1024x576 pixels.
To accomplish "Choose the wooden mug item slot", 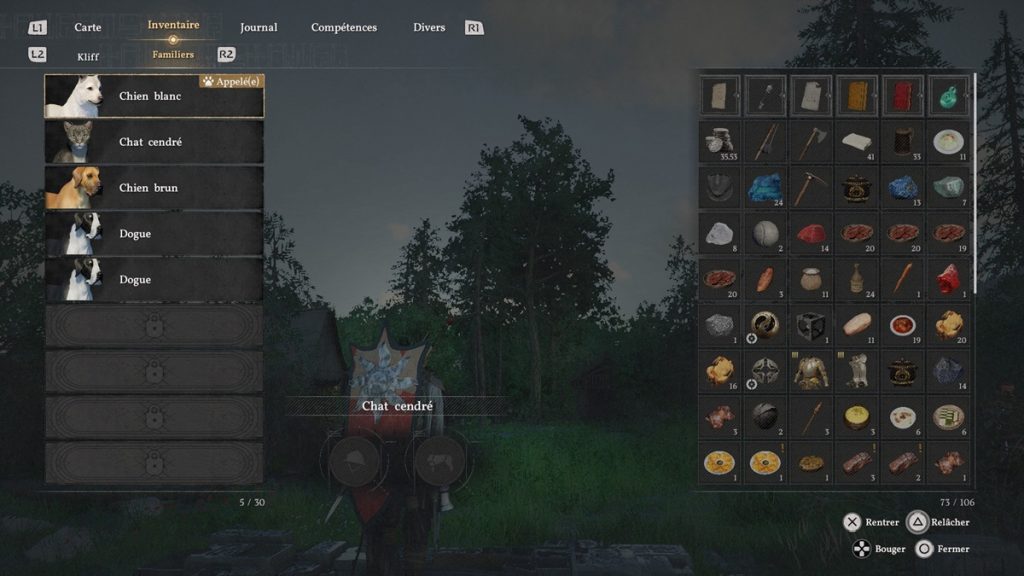I will pos(902,142).
